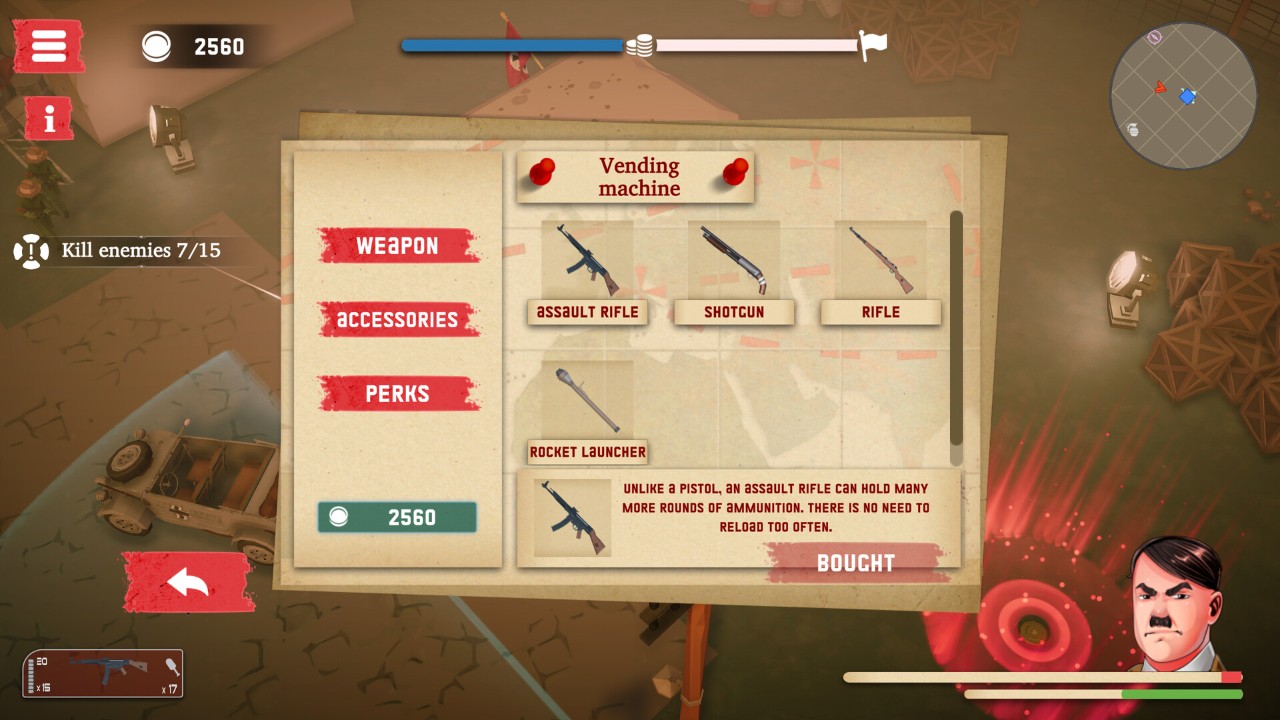Click the vending machine list scrollbar
The image size is (1280, 720).
[x=956, y=328]
